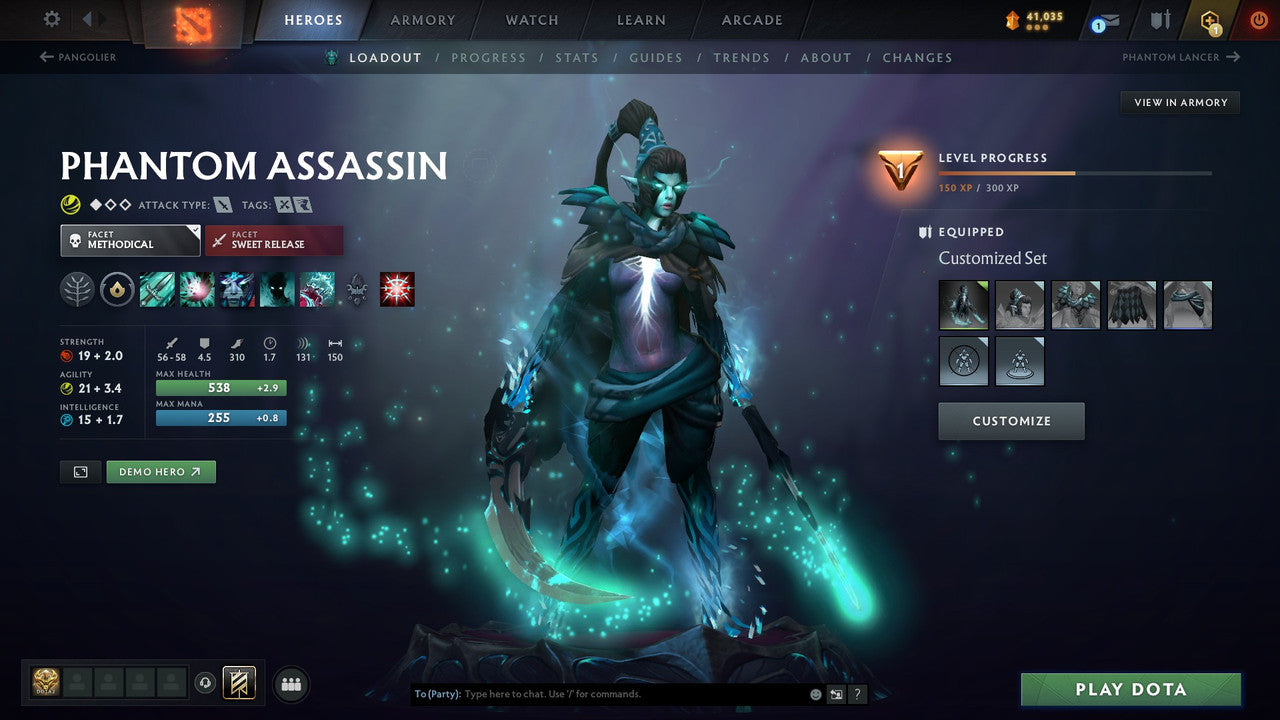This screenshot has height=720, width=1280.
Task: Switch to the Stats tab
Action: pos(577,58)
